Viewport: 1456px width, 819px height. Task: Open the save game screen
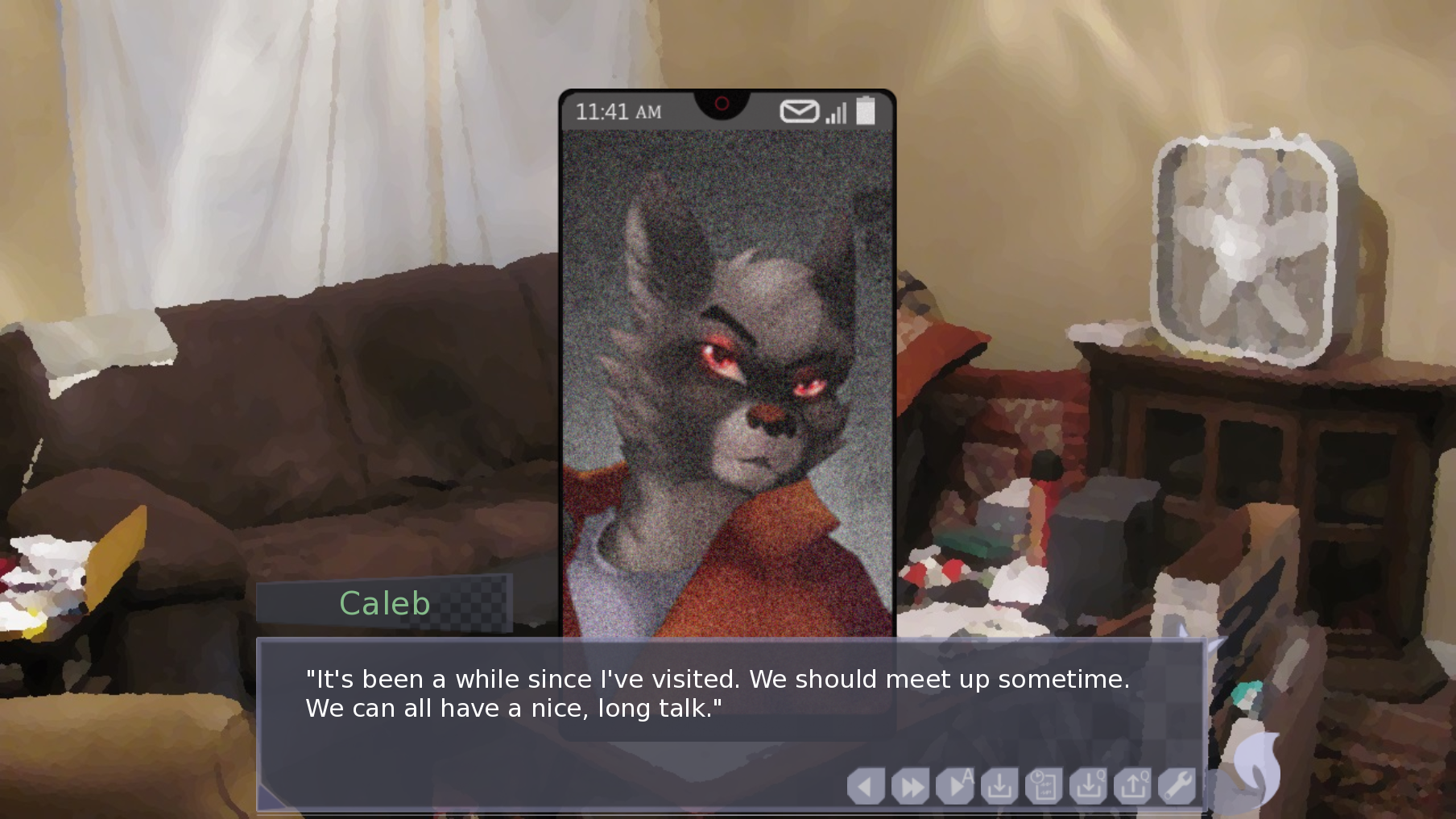point(999,786)
